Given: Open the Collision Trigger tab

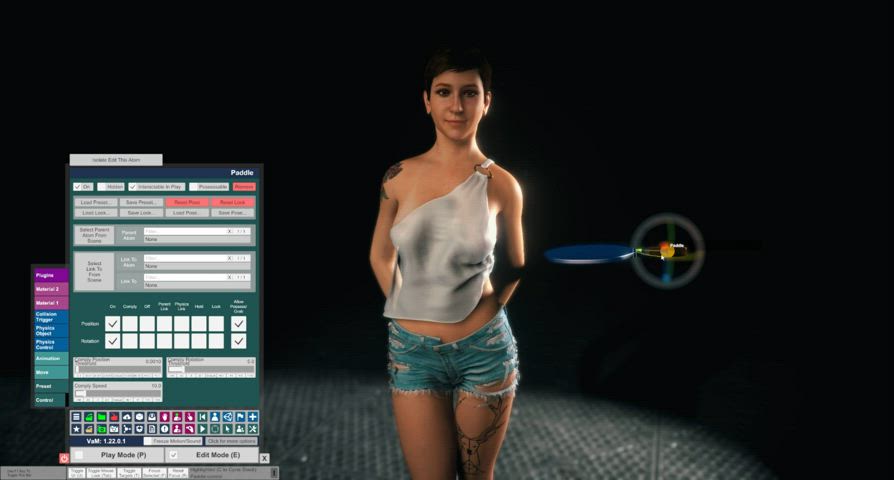Looking at the screenshot, I should 50,316.
